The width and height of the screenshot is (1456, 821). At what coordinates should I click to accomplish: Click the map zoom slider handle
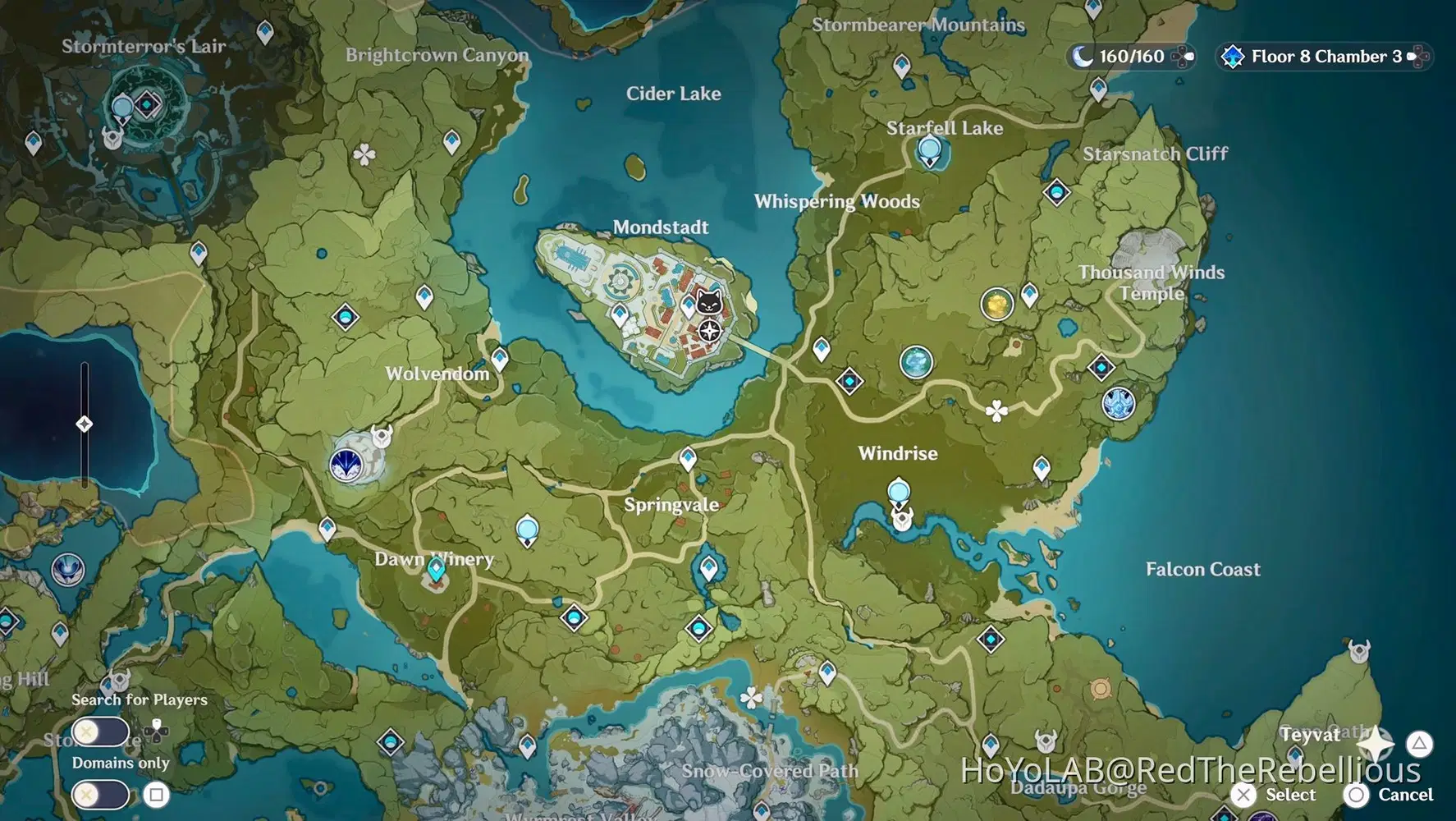(84, 424)
